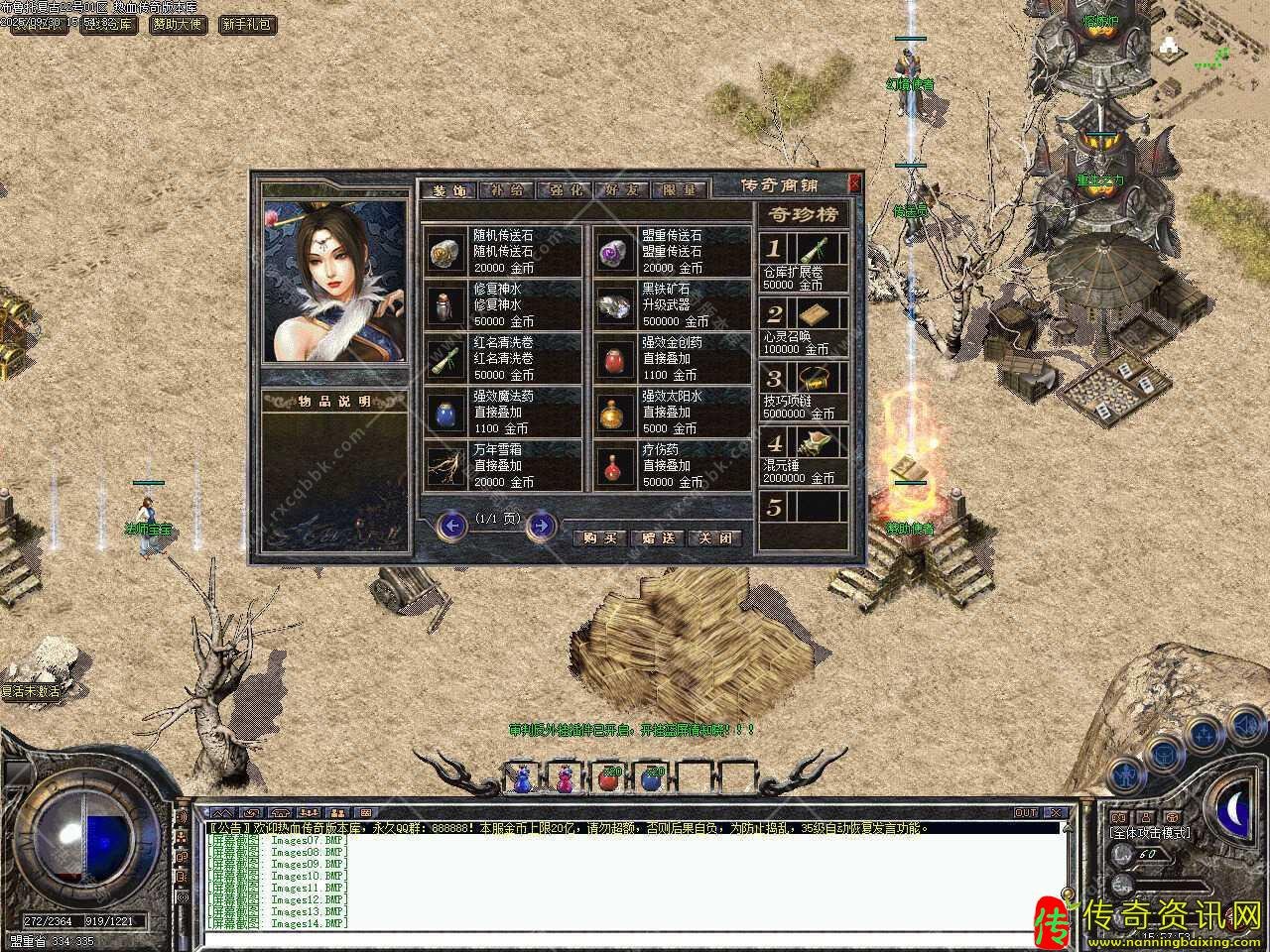Close the shop with the 关闭 button
The height and width of the screenshot is (952, 1270).
tap(714, 537)
